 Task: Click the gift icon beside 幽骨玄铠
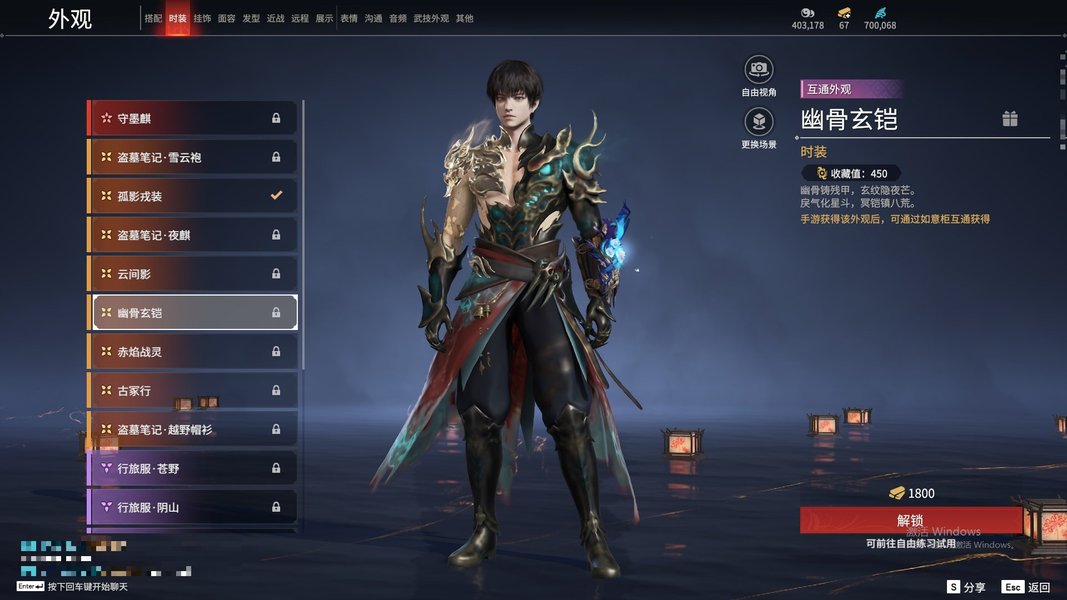click(1010, 119)
